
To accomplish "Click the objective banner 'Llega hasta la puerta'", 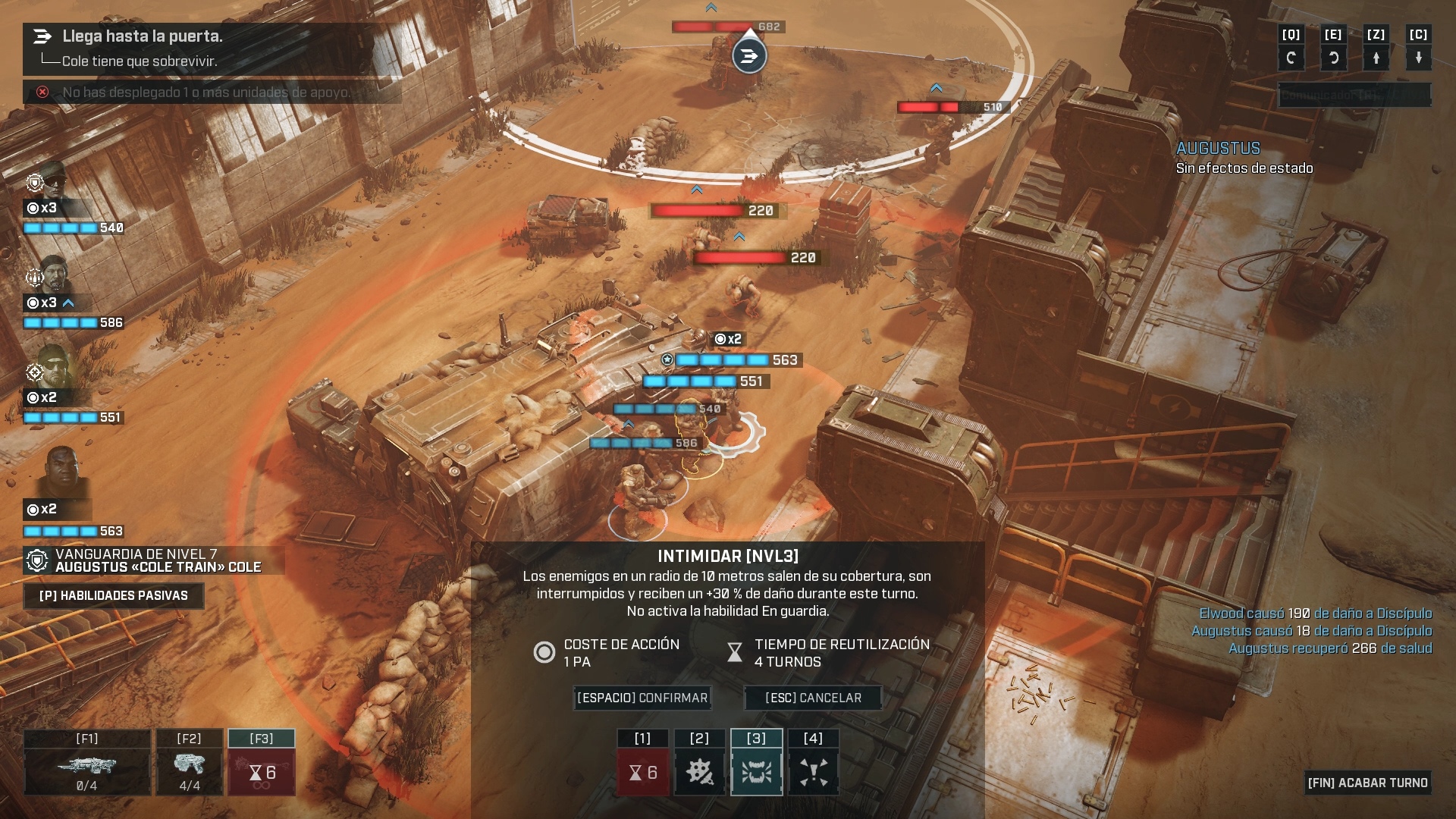I will [x=143, y=36].
